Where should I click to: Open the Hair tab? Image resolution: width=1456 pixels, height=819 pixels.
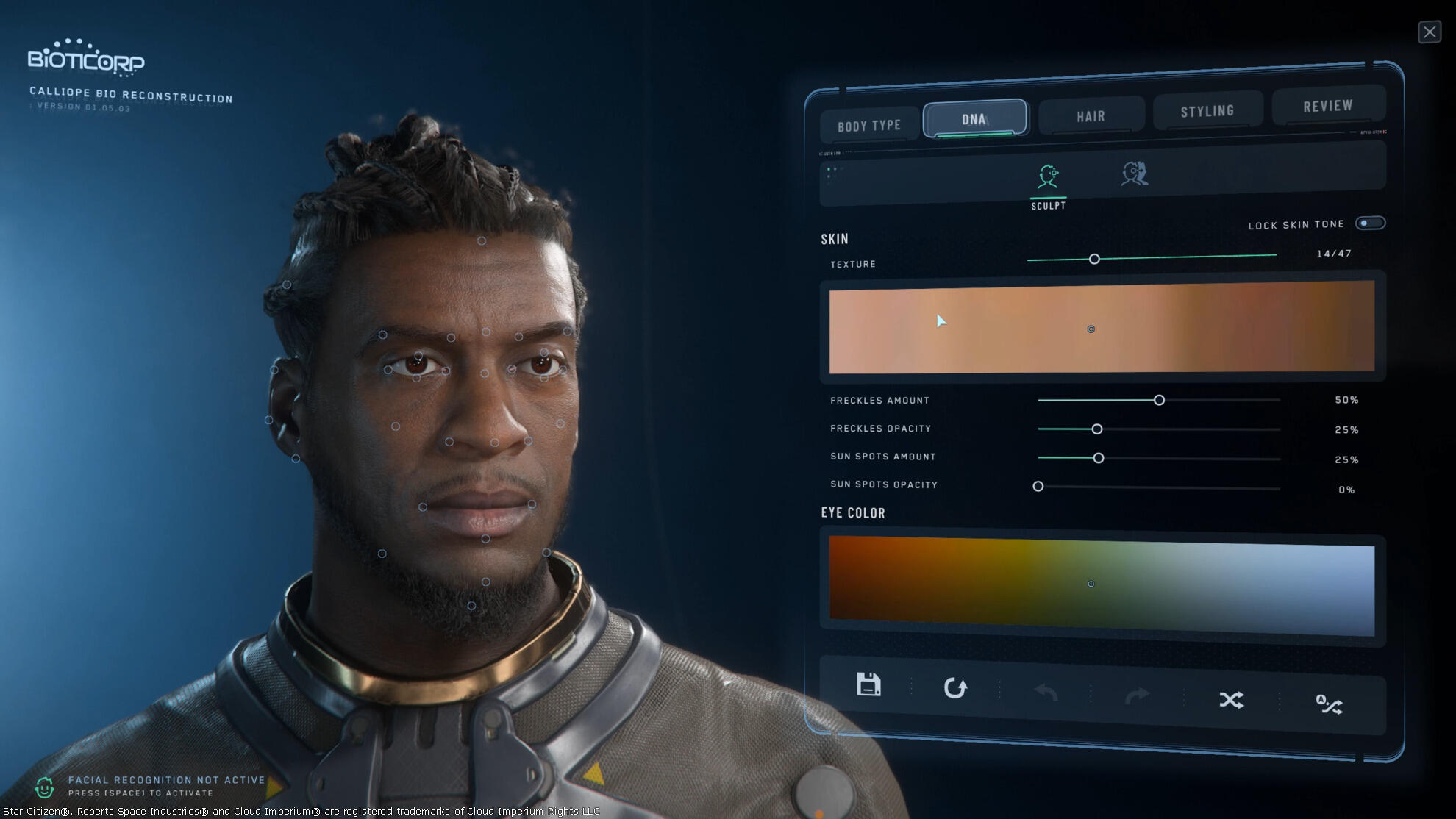pos(1091,116)
